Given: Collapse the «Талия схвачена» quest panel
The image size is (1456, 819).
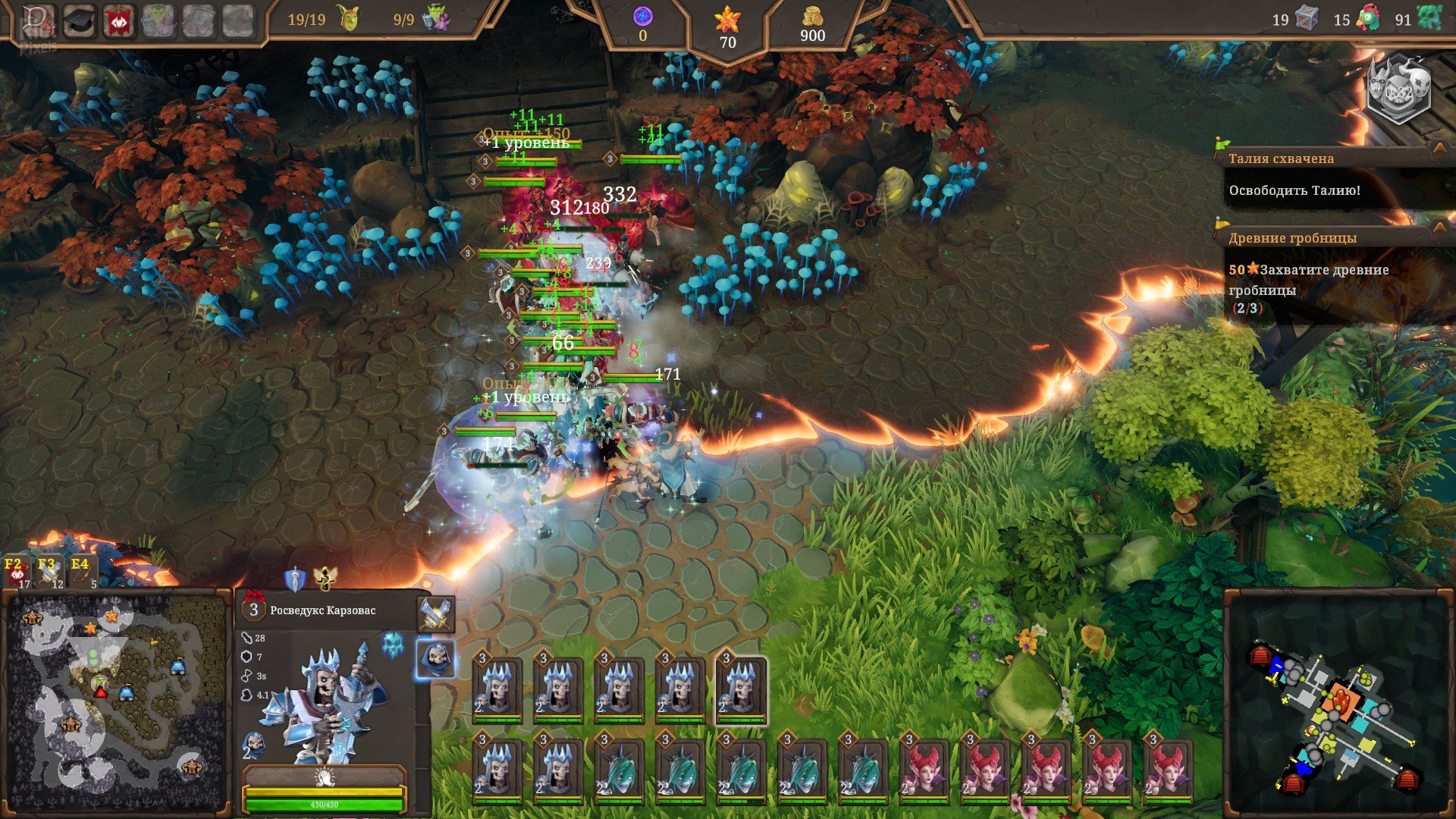Looking at the screenshot, I should click(x=1439, y=148).
